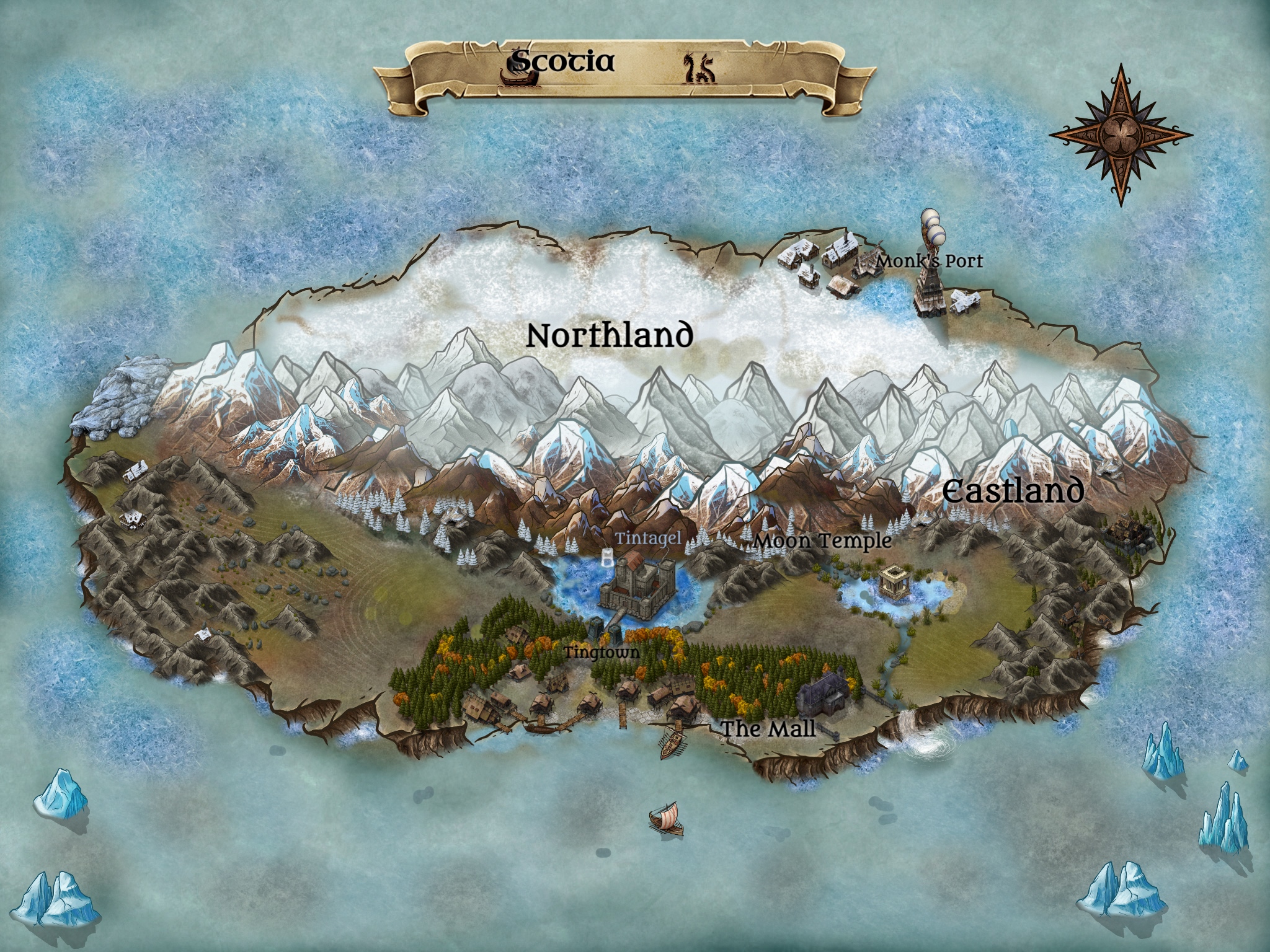Select The Mall location label
1270x952 pixels.
tap(768, 729)
